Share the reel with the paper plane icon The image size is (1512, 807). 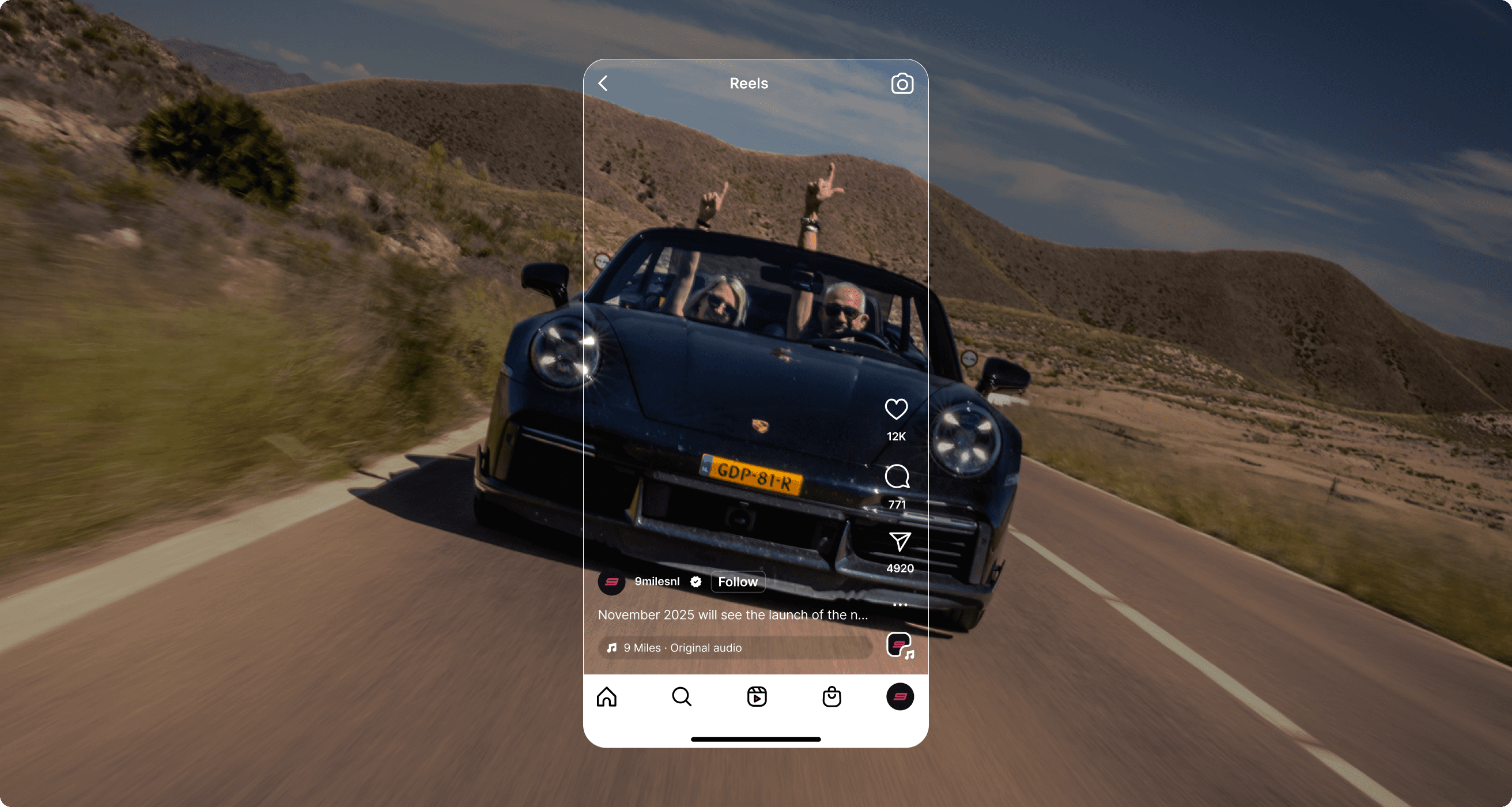pyautogui.click(x=899, y=541)
